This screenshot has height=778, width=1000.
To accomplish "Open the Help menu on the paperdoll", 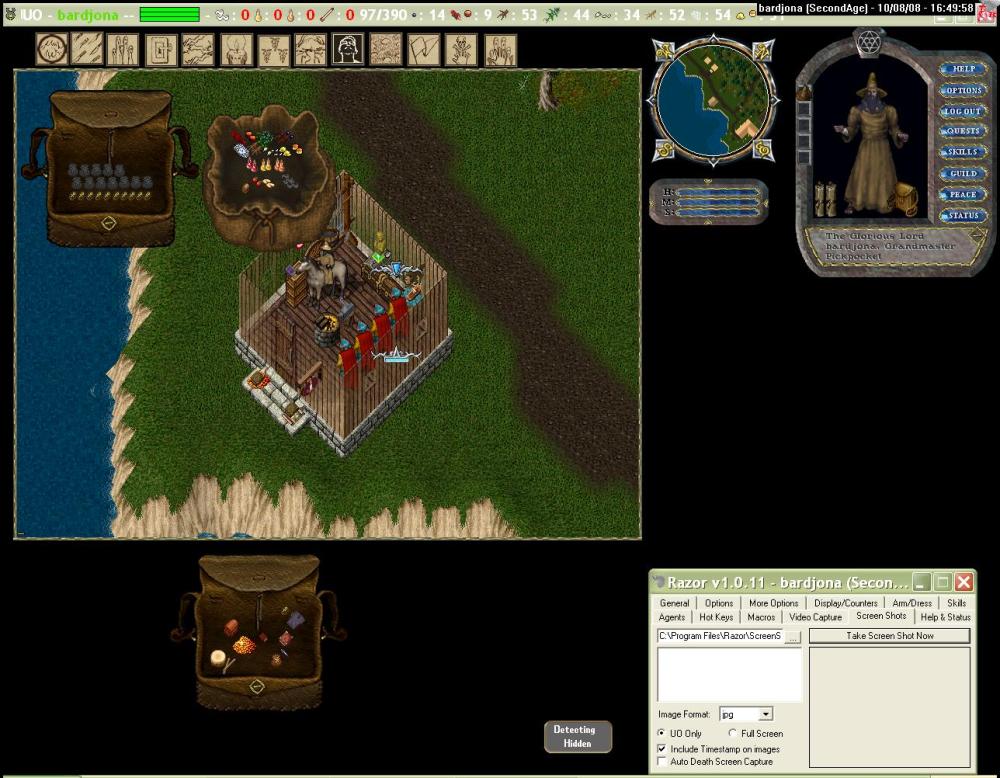I will (x=963, y=69).
